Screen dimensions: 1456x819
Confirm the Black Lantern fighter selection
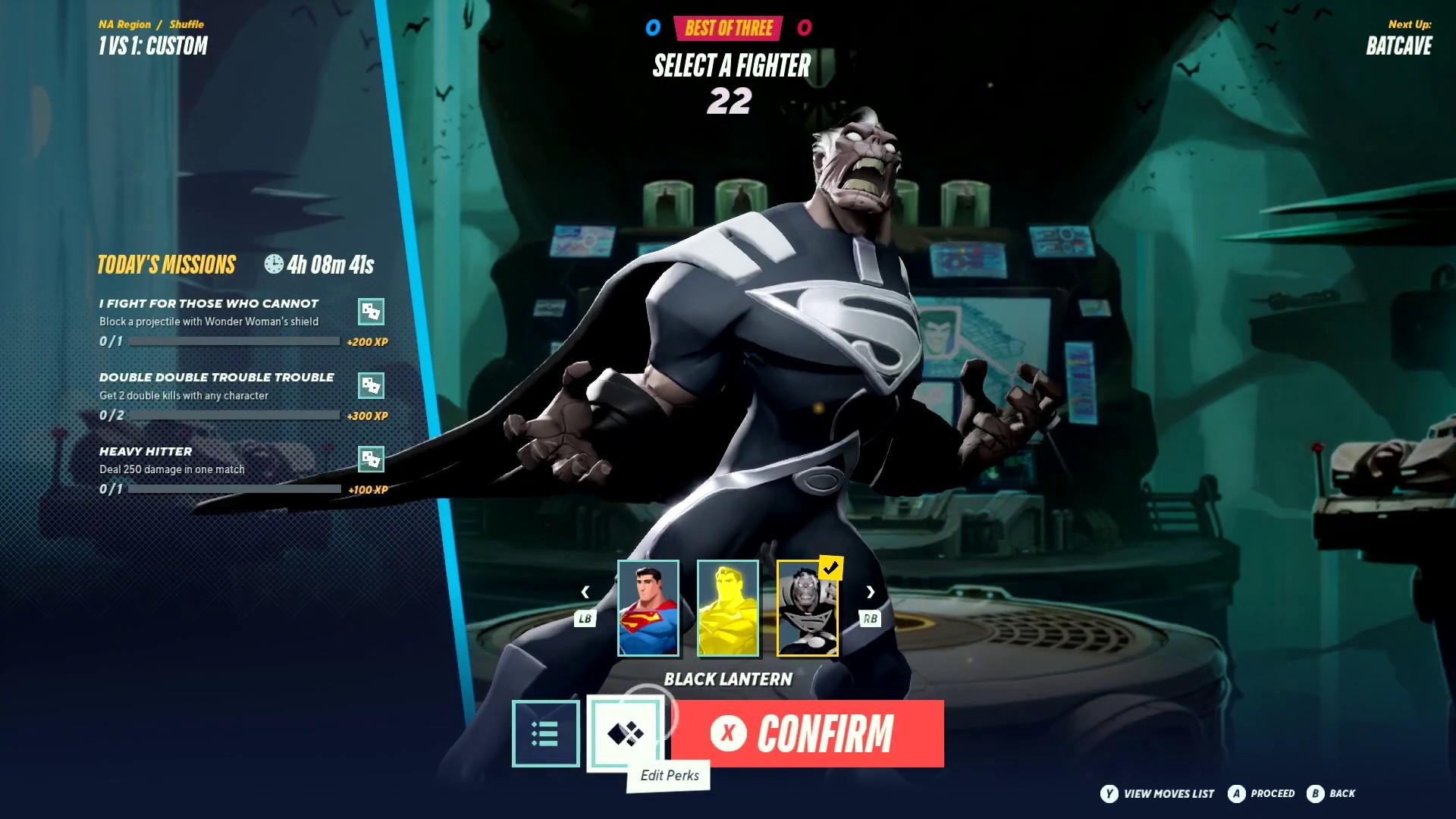point(808,733)
